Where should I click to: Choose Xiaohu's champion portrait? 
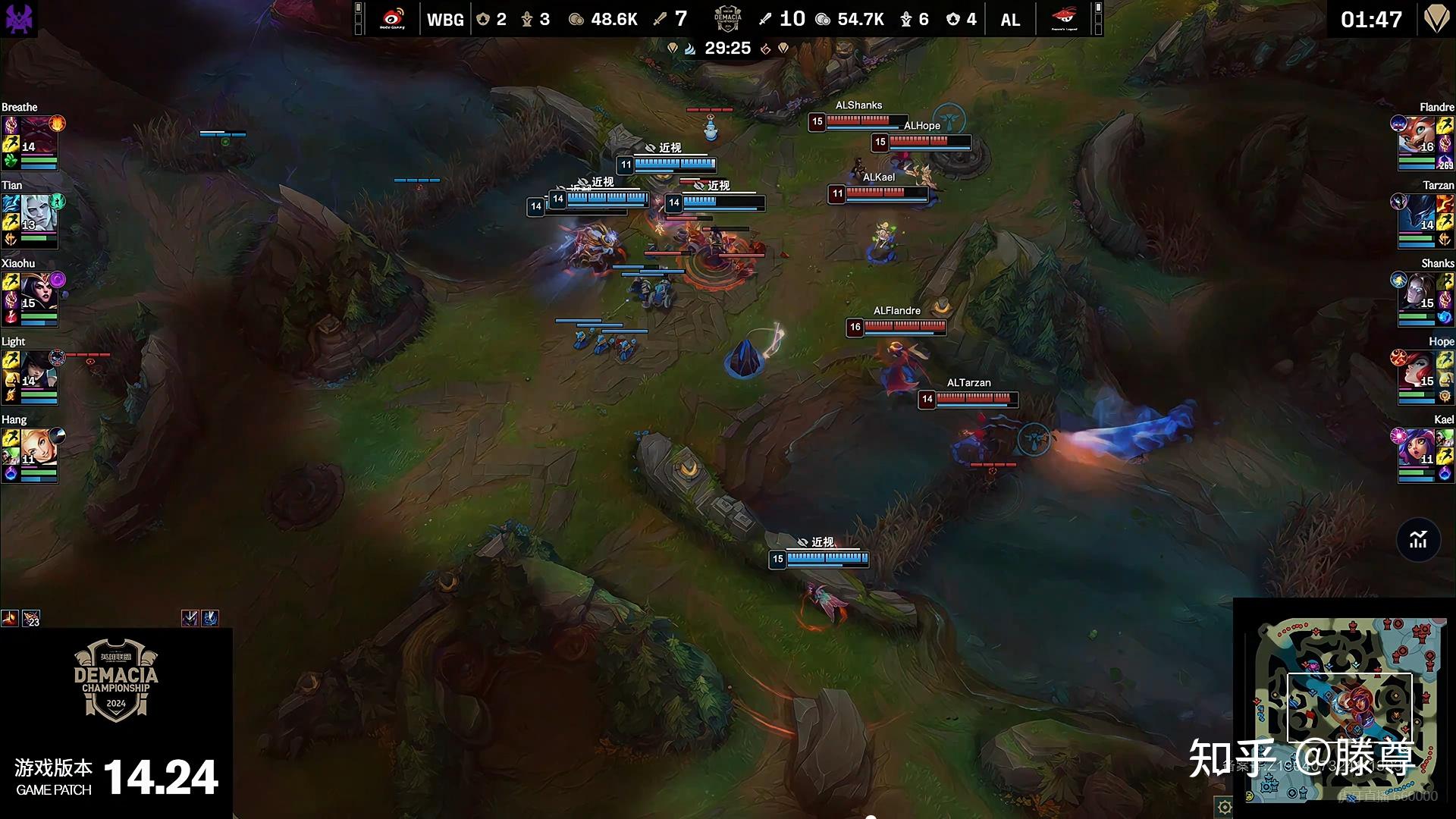click(38, 292)
